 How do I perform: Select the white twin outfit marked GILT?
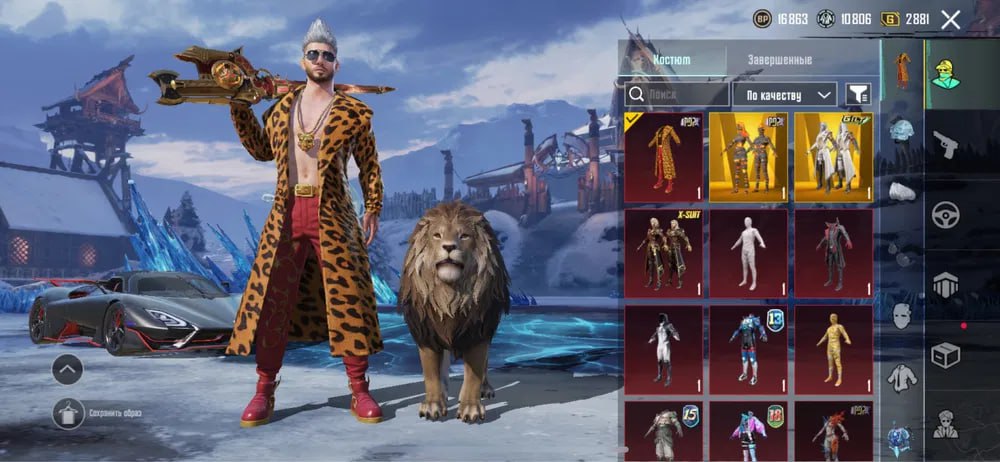[833, 153]
